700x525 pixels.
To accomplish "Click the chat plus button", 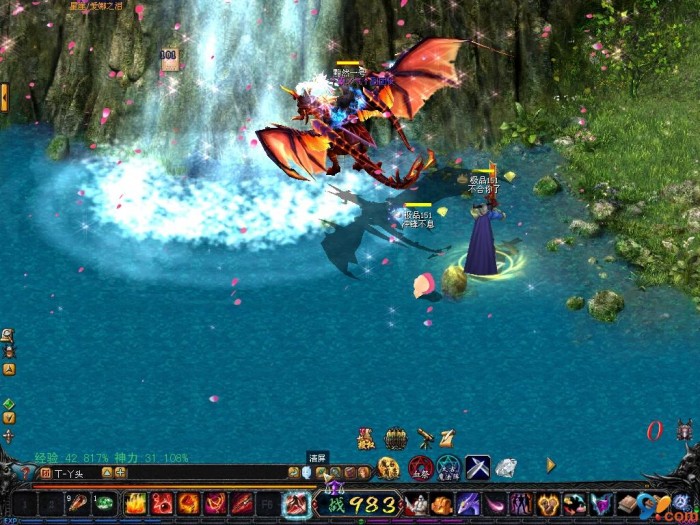I will 121,473.
